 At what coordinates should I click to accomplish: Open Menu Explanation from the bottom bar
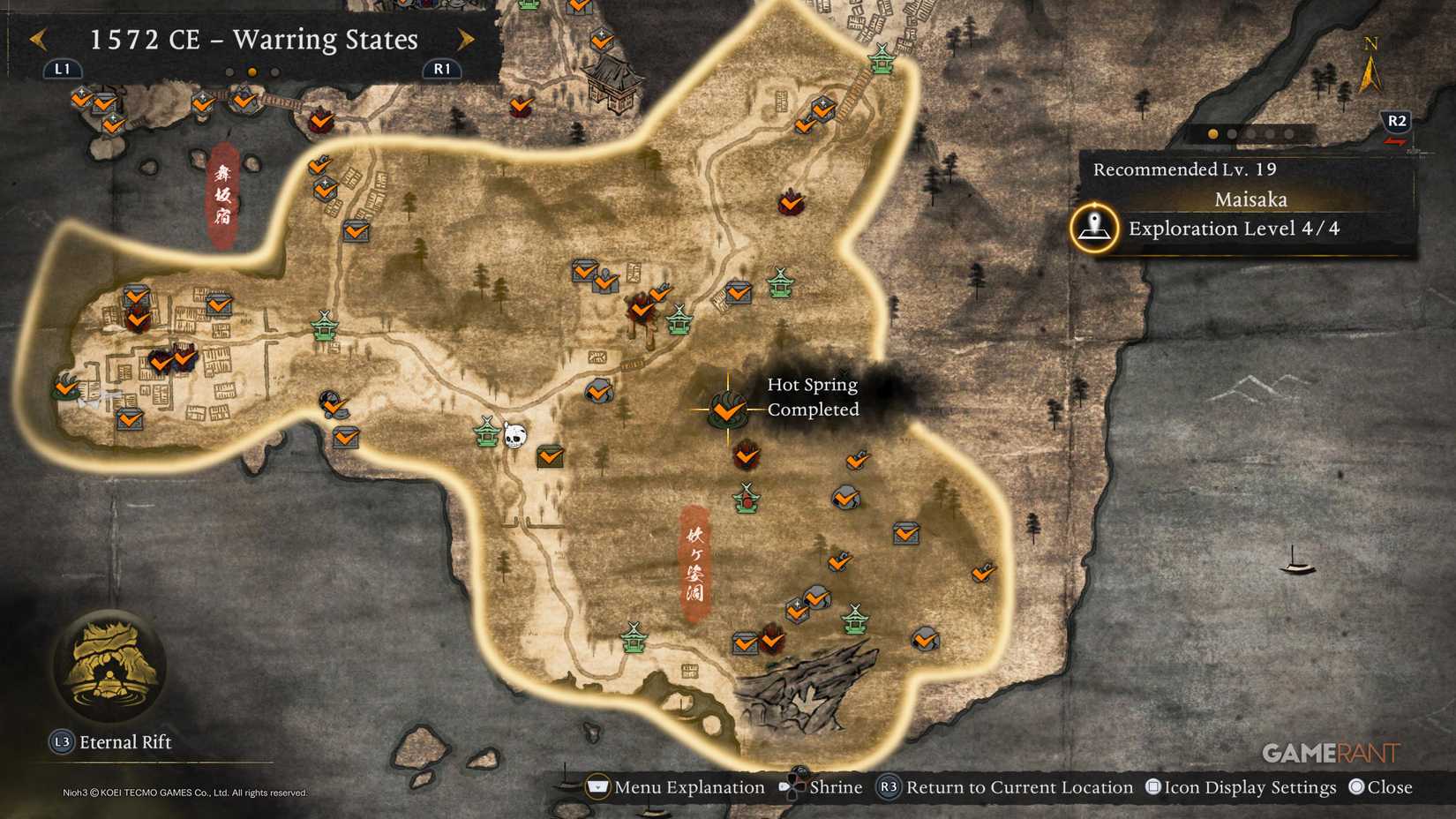[598, 786]
